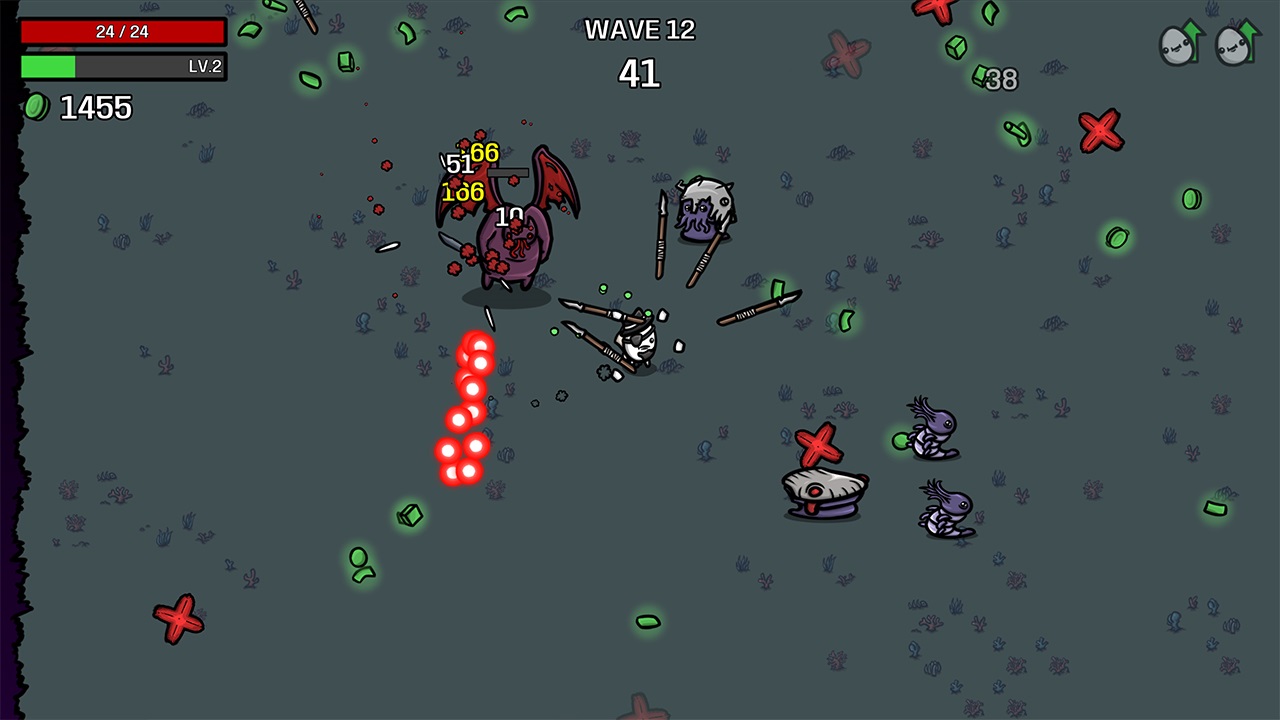1280x720 pixels.
Task: Click the WAVE 12 header text
Action: (x=640, y=30)
